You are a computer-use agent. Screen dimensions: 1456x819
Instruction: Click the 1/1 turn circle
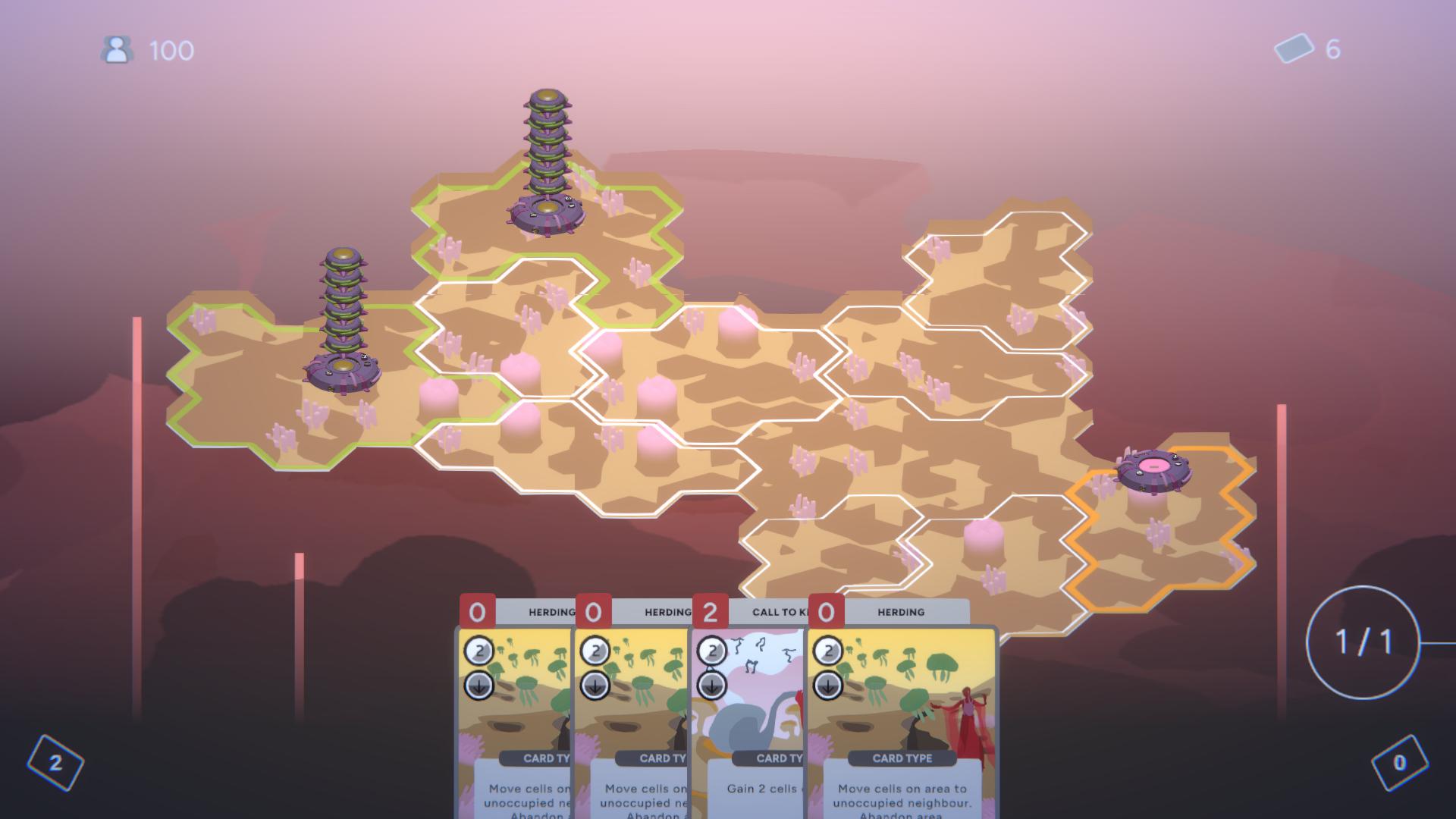coord(1363,642)
